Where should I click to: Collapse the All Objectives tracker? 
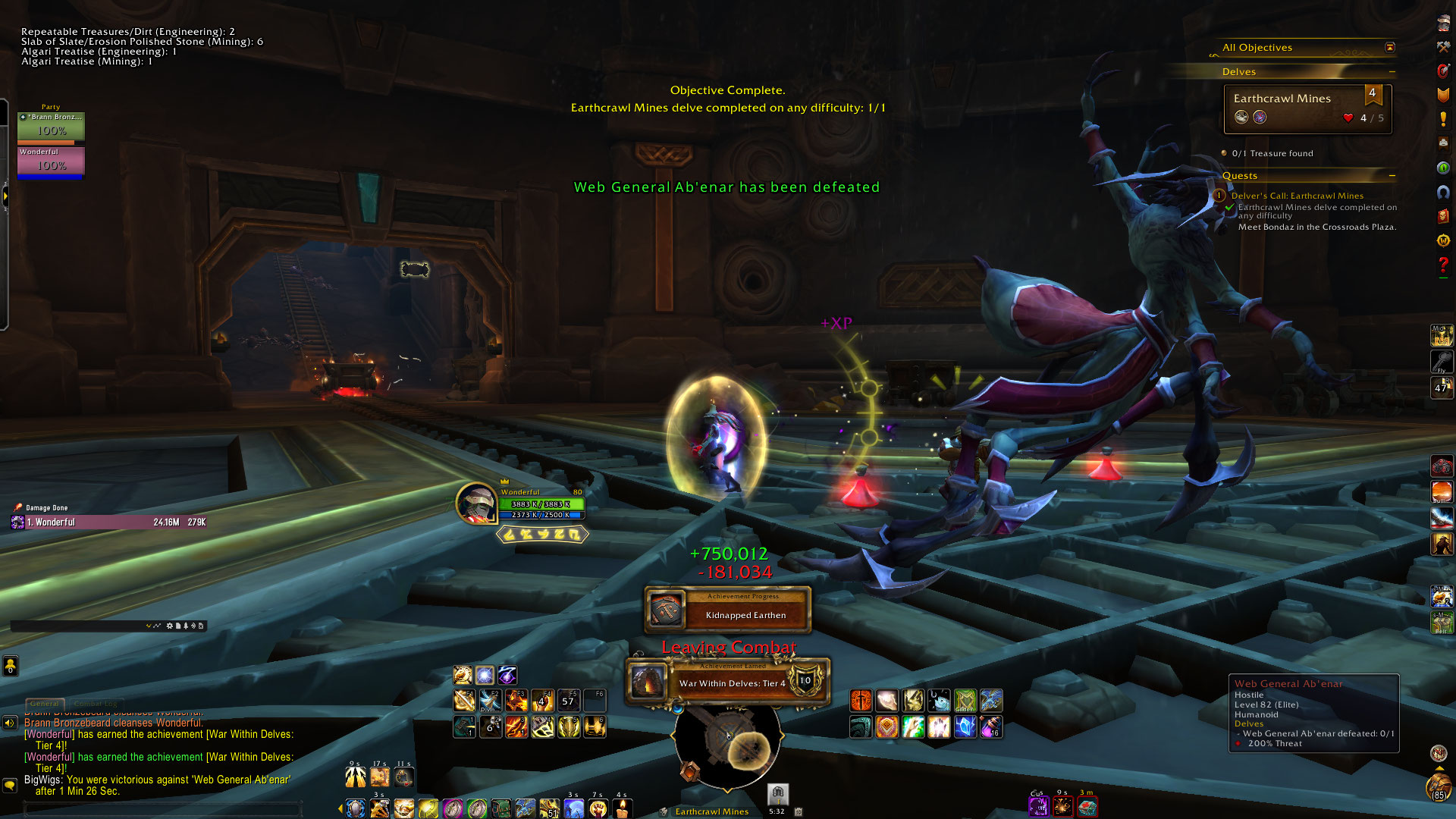point(1390,48)
